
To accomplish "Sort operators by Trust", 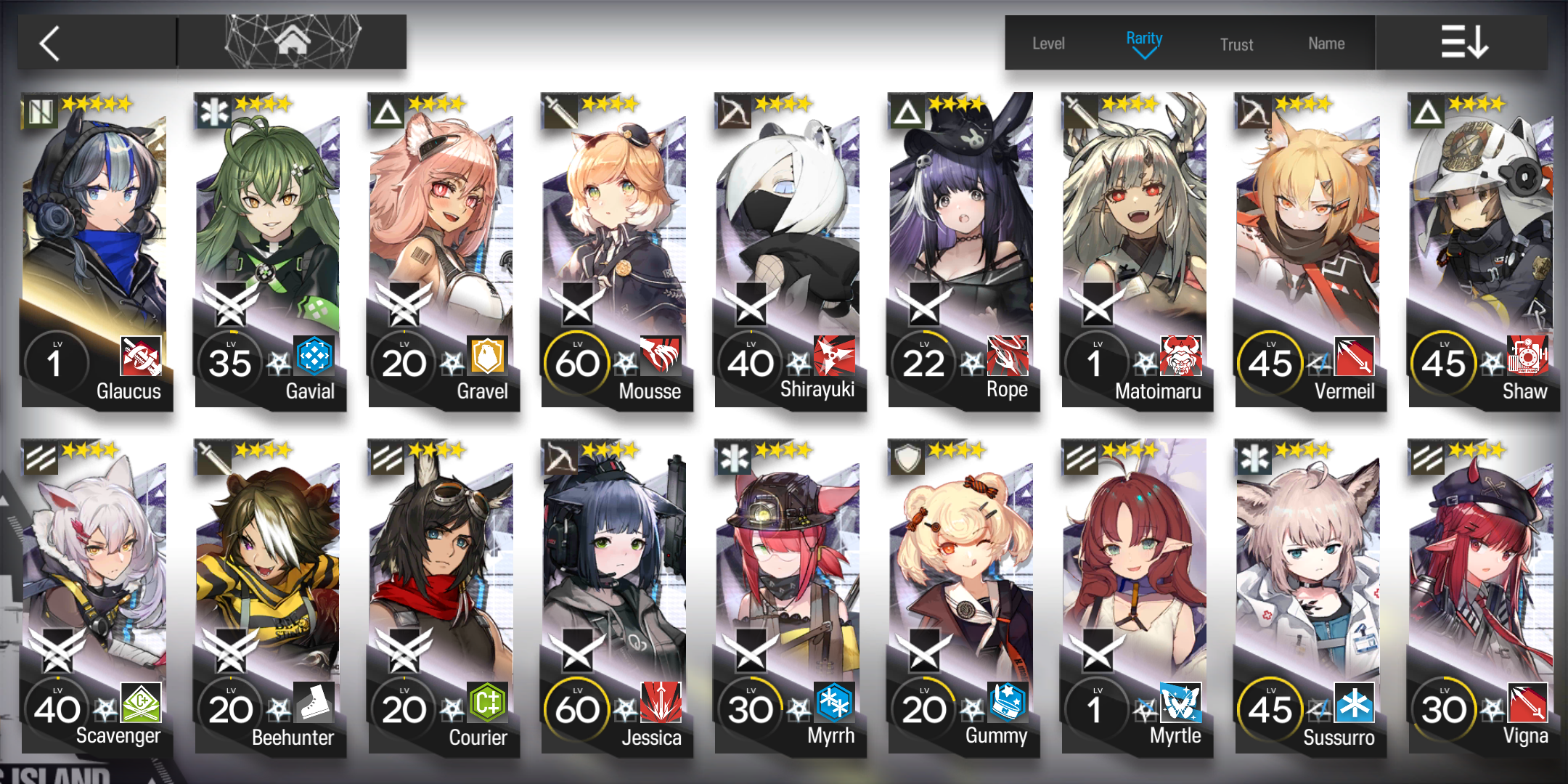I will point(1236,44).
